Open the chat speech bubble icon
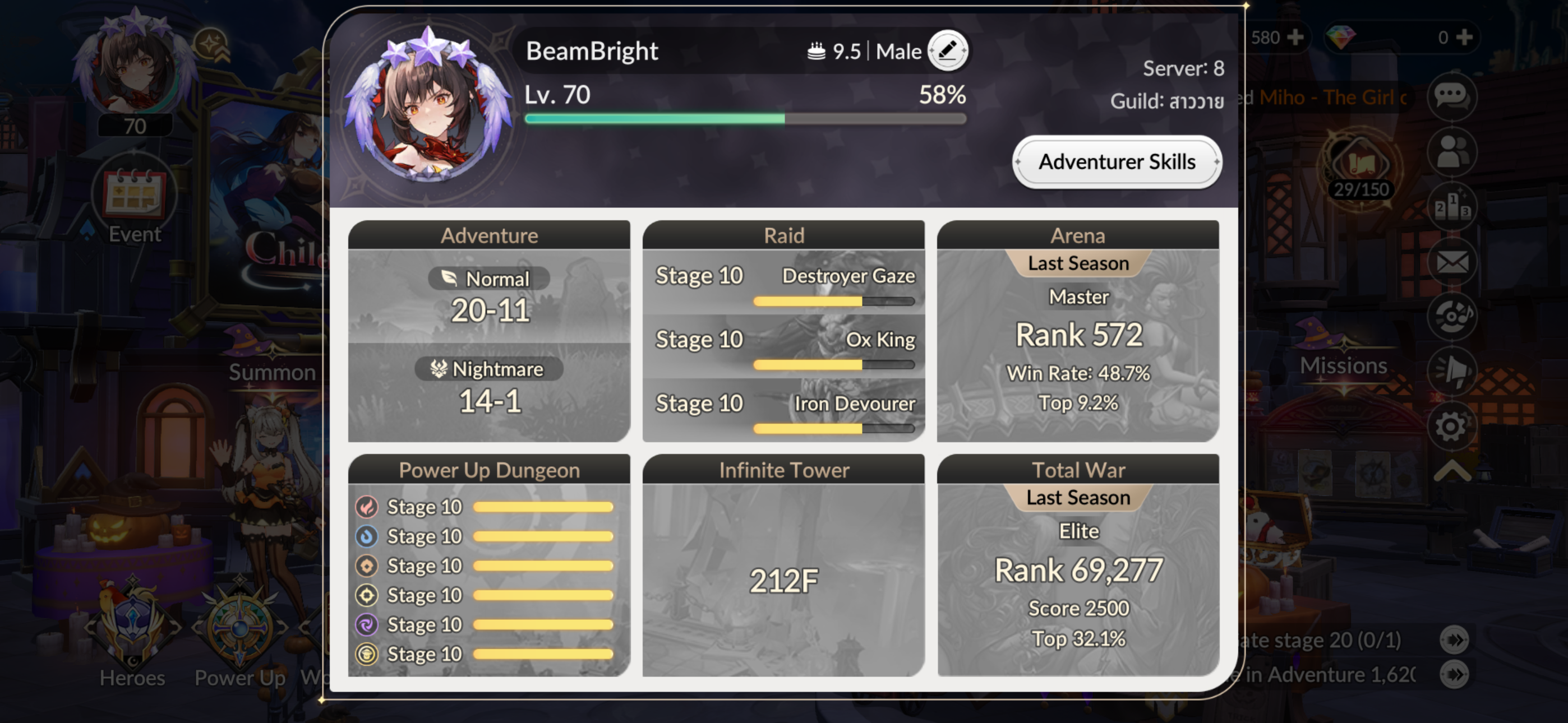 point(1452,96)
